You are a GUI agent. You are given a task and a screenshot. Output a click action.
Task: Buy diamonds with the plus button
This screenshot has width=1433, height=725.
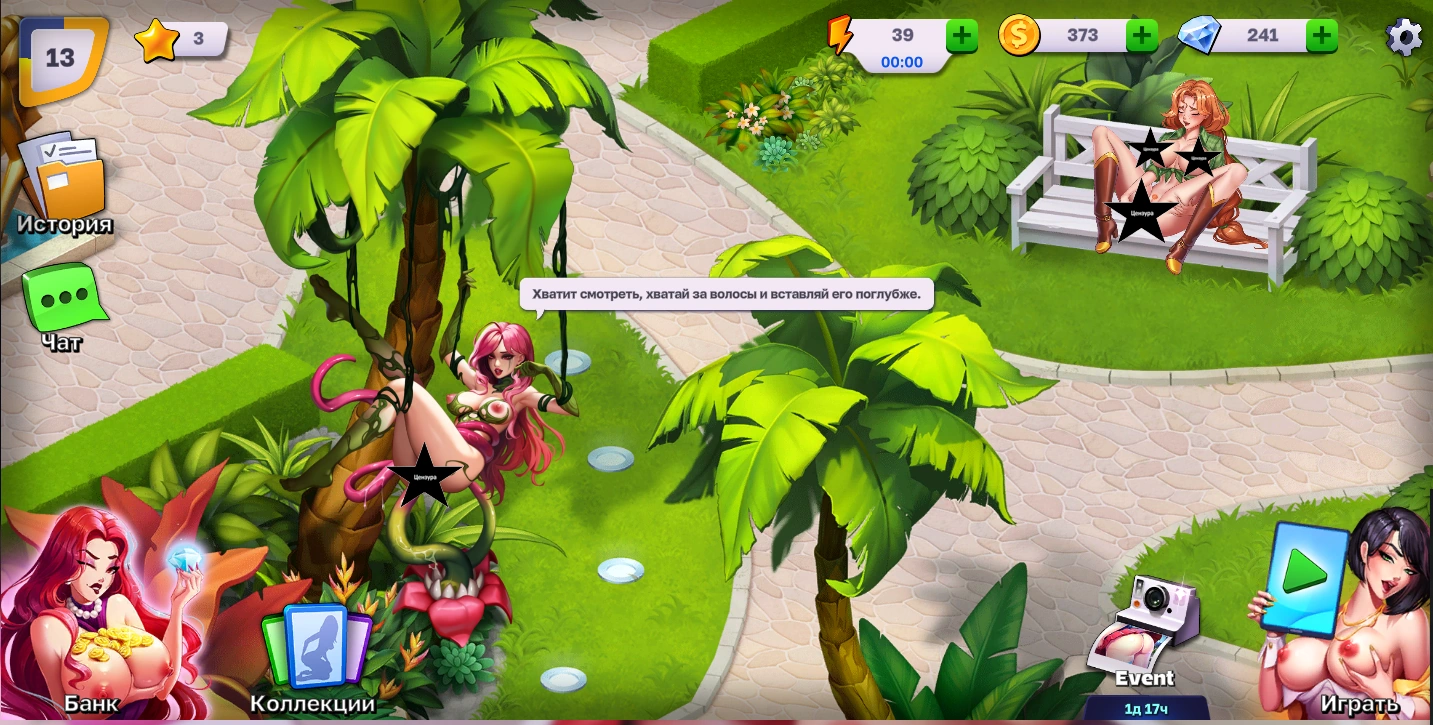[x=1322, y=36]
